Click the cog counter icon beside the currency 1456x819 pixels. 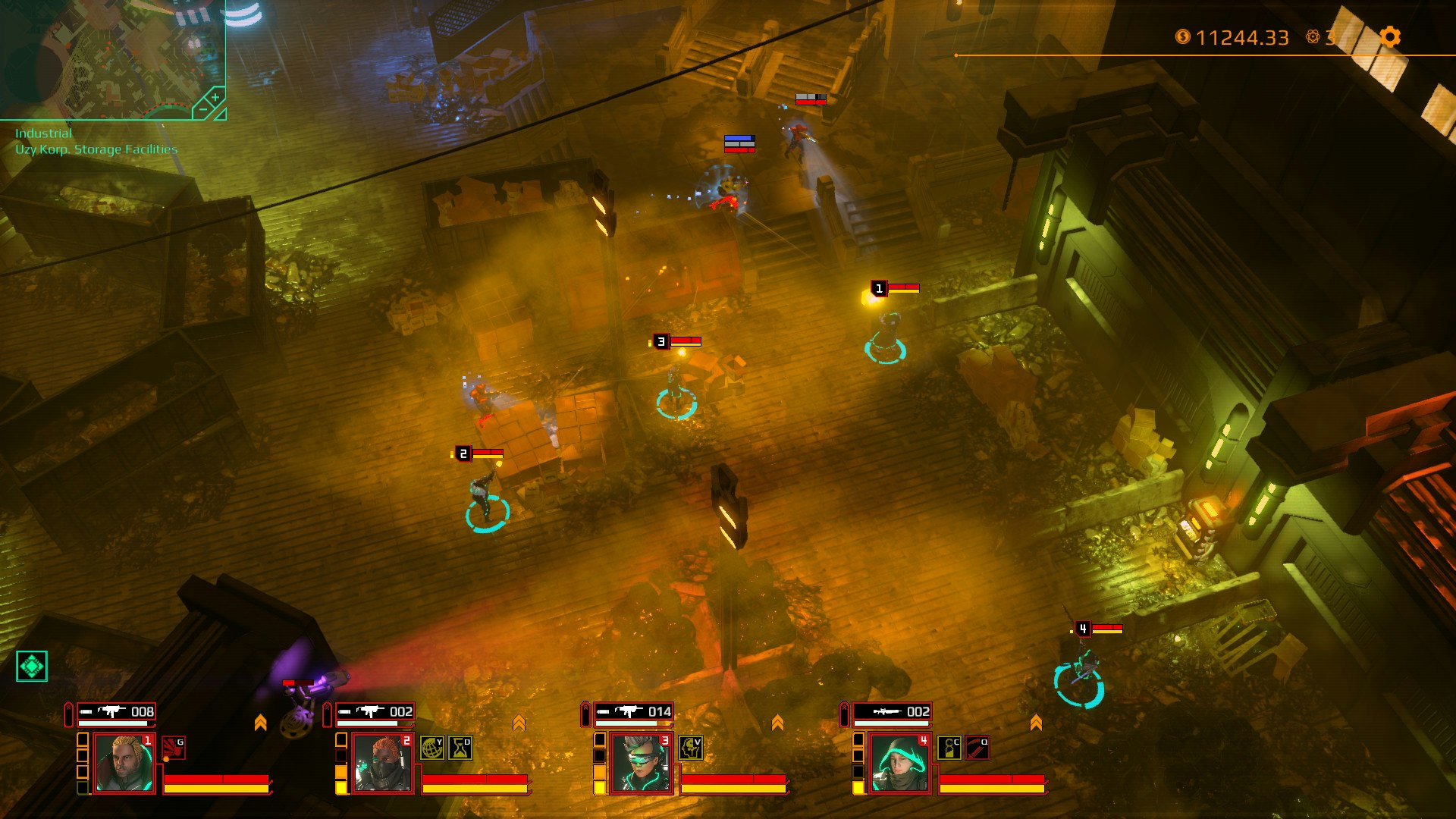[1313, 36]
